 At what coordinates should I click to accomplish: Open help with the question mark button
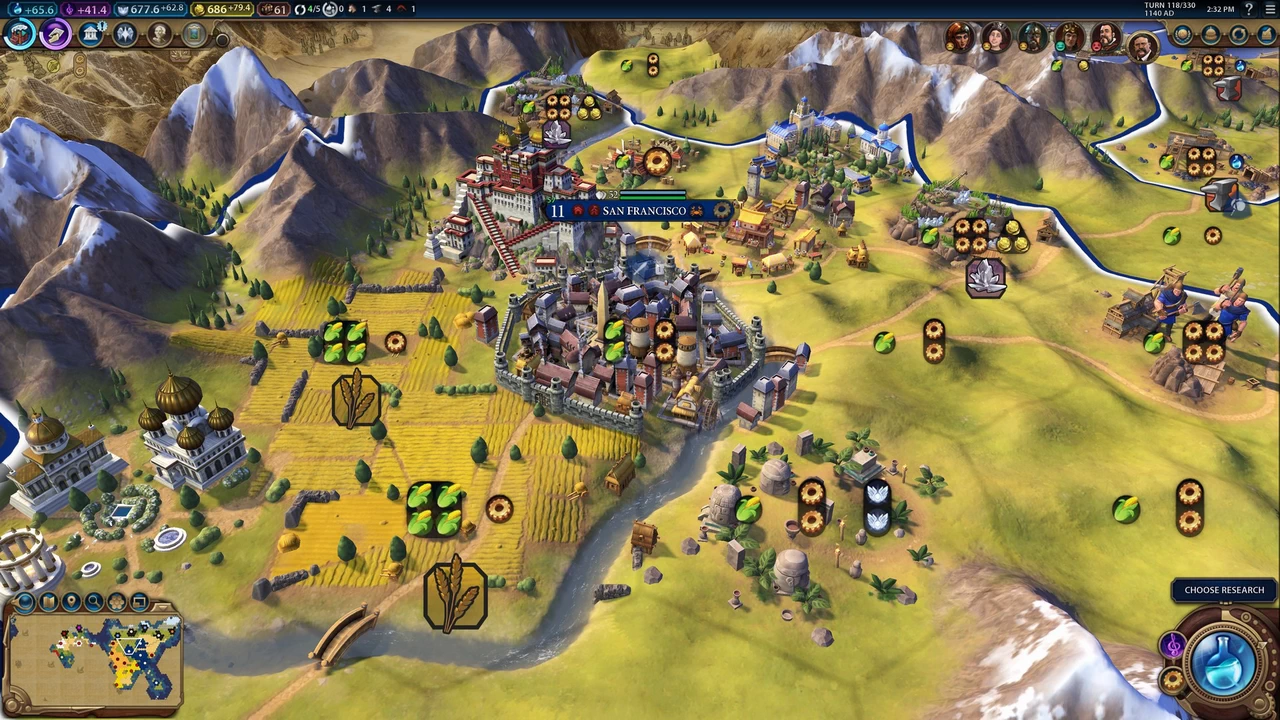(x=1250, y=9)
